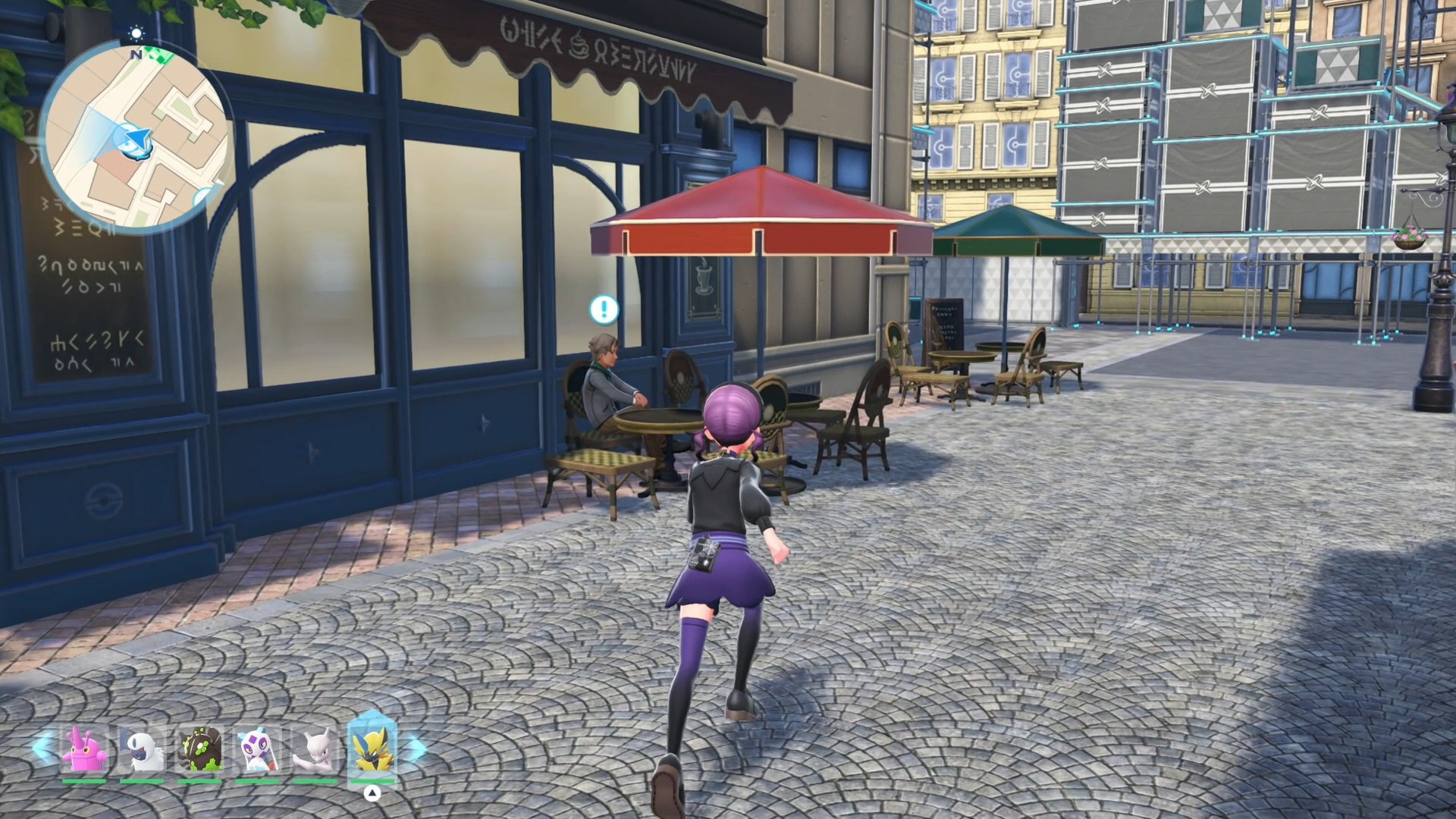The height and width of the screenshot is (819, 1456).
Task: Pick Mewtwo in the party bar
Action: pos(315,751)
